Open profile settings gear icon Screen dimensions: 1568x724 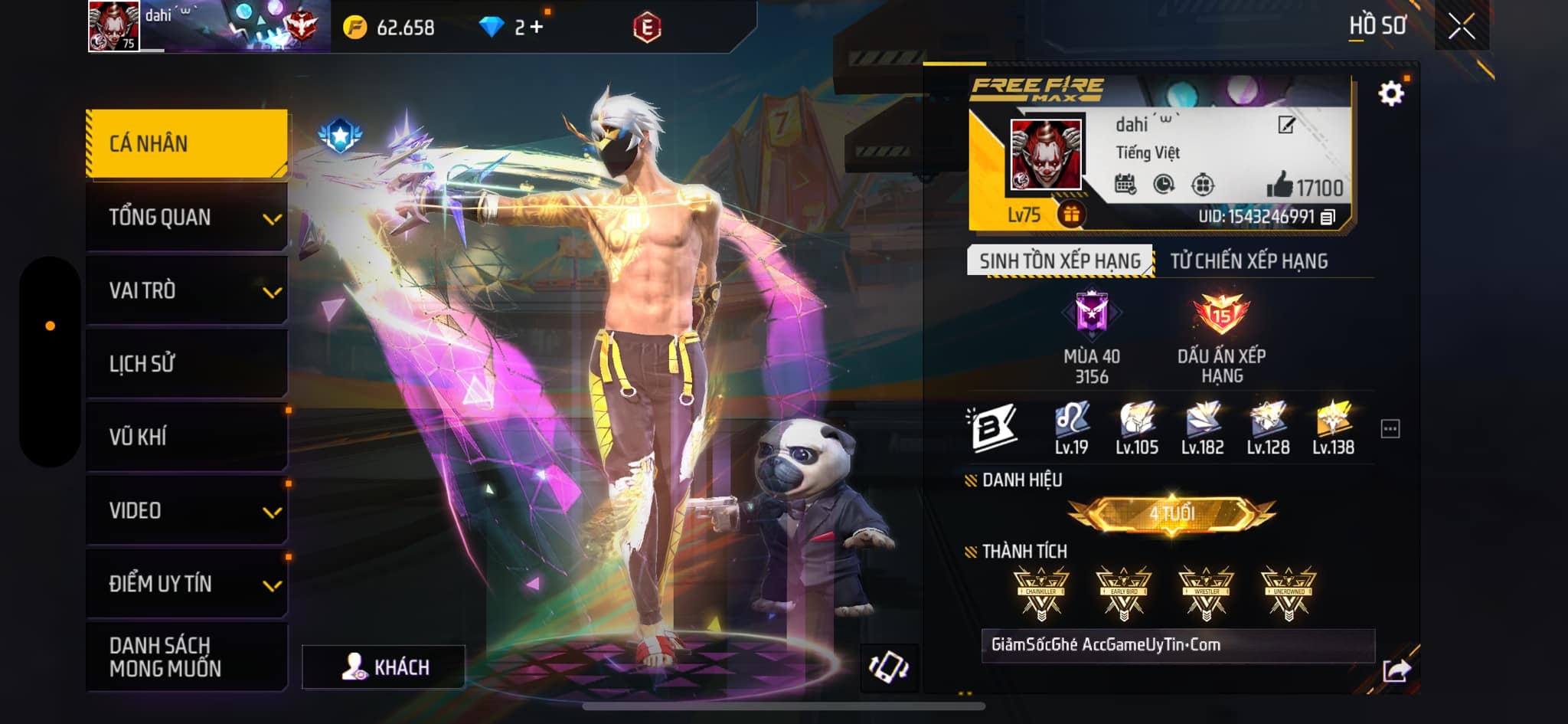[x=1390, y=93]
